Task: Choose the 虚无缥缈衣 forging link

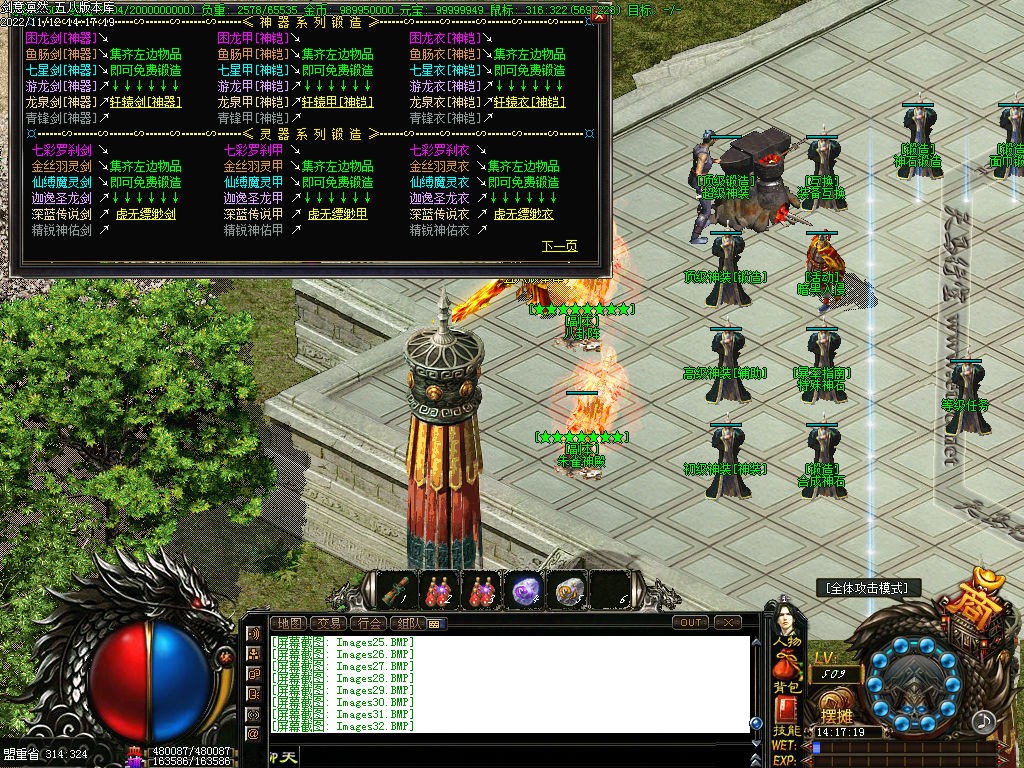Action: click(524, 214)
